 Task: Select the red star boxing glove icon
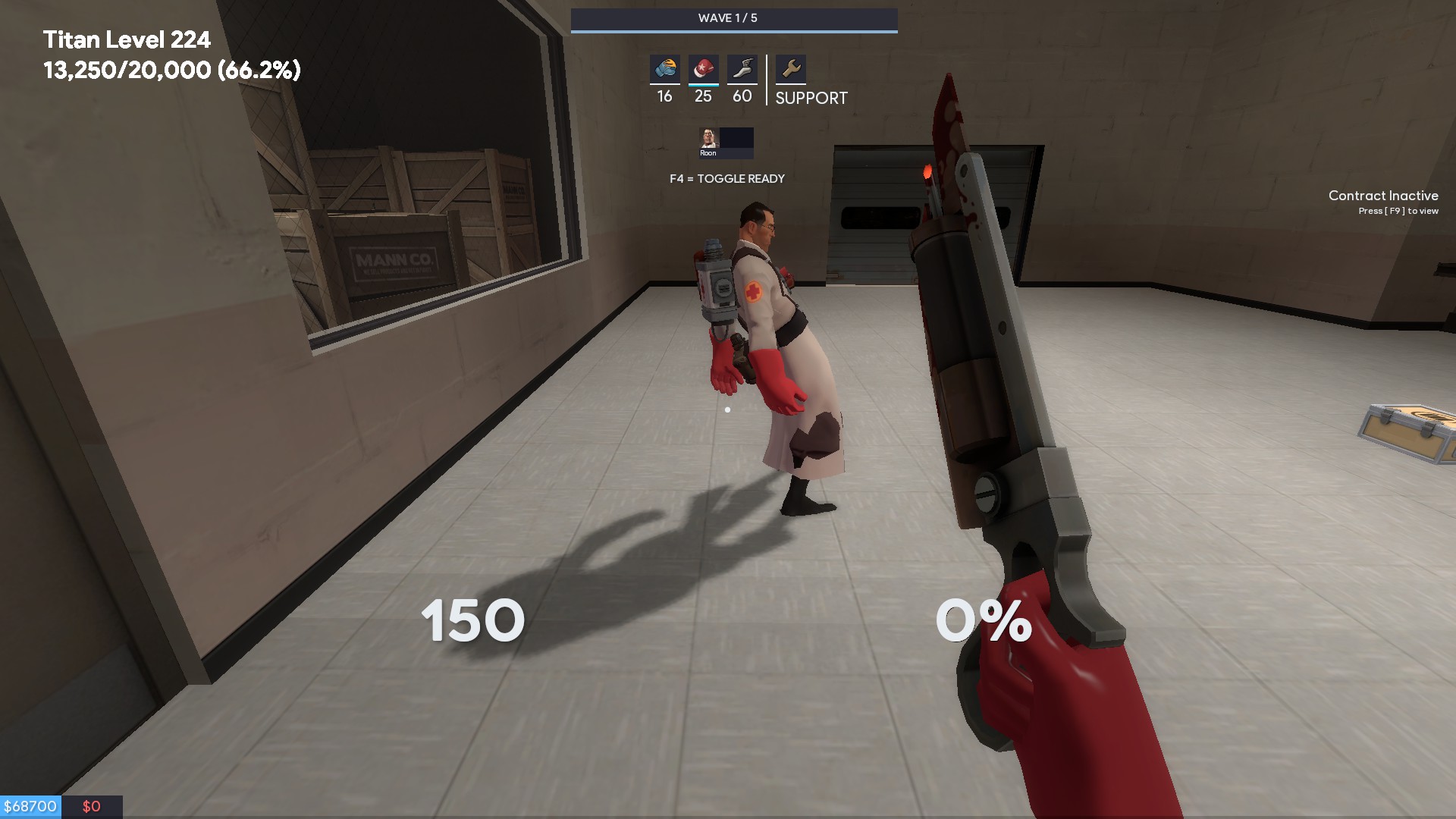[x=703, y=69]
